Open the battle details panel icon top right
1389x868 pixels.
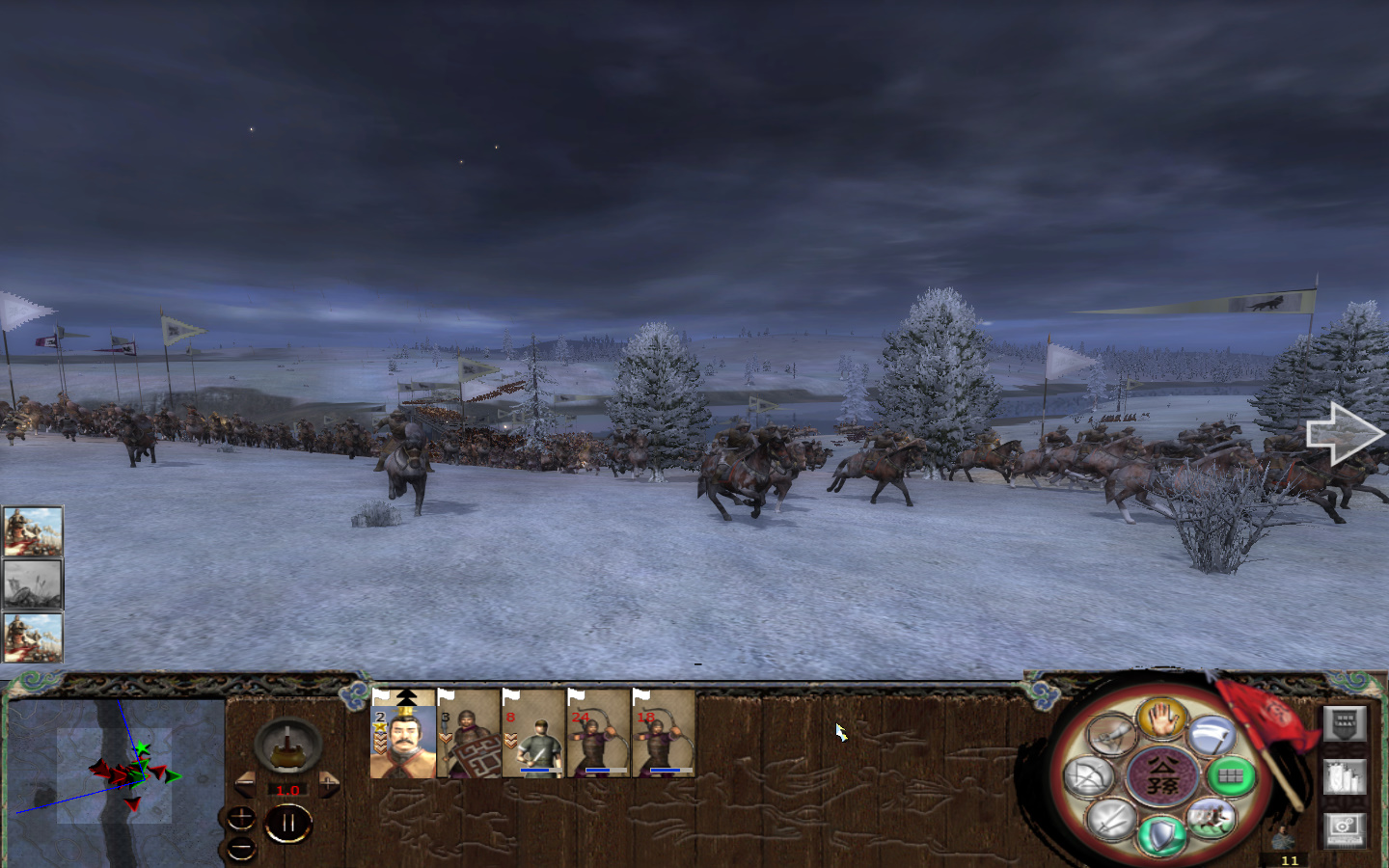[1345, 723]
